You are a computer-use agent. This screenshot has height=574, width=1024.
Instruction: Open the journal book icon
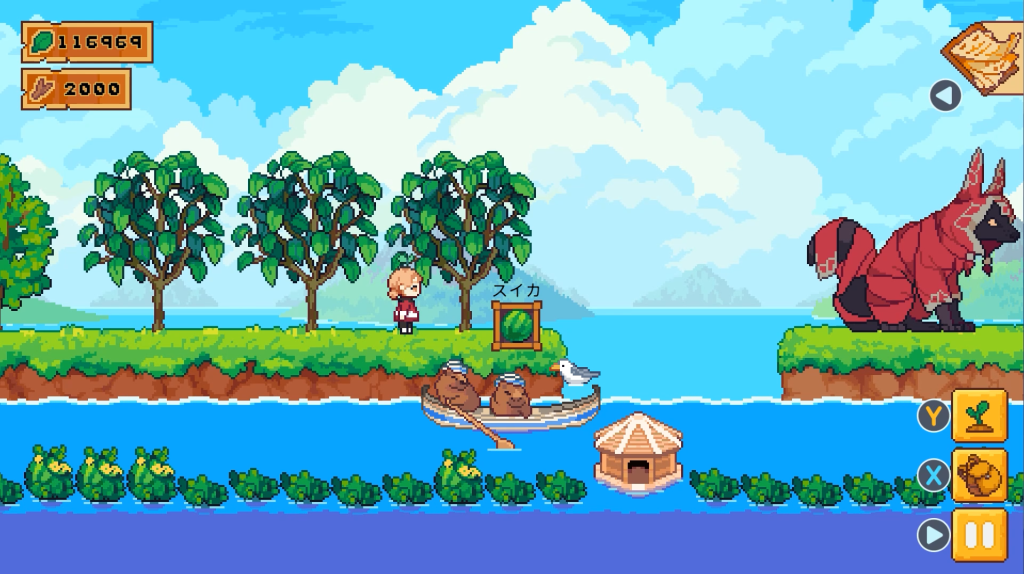985,55
